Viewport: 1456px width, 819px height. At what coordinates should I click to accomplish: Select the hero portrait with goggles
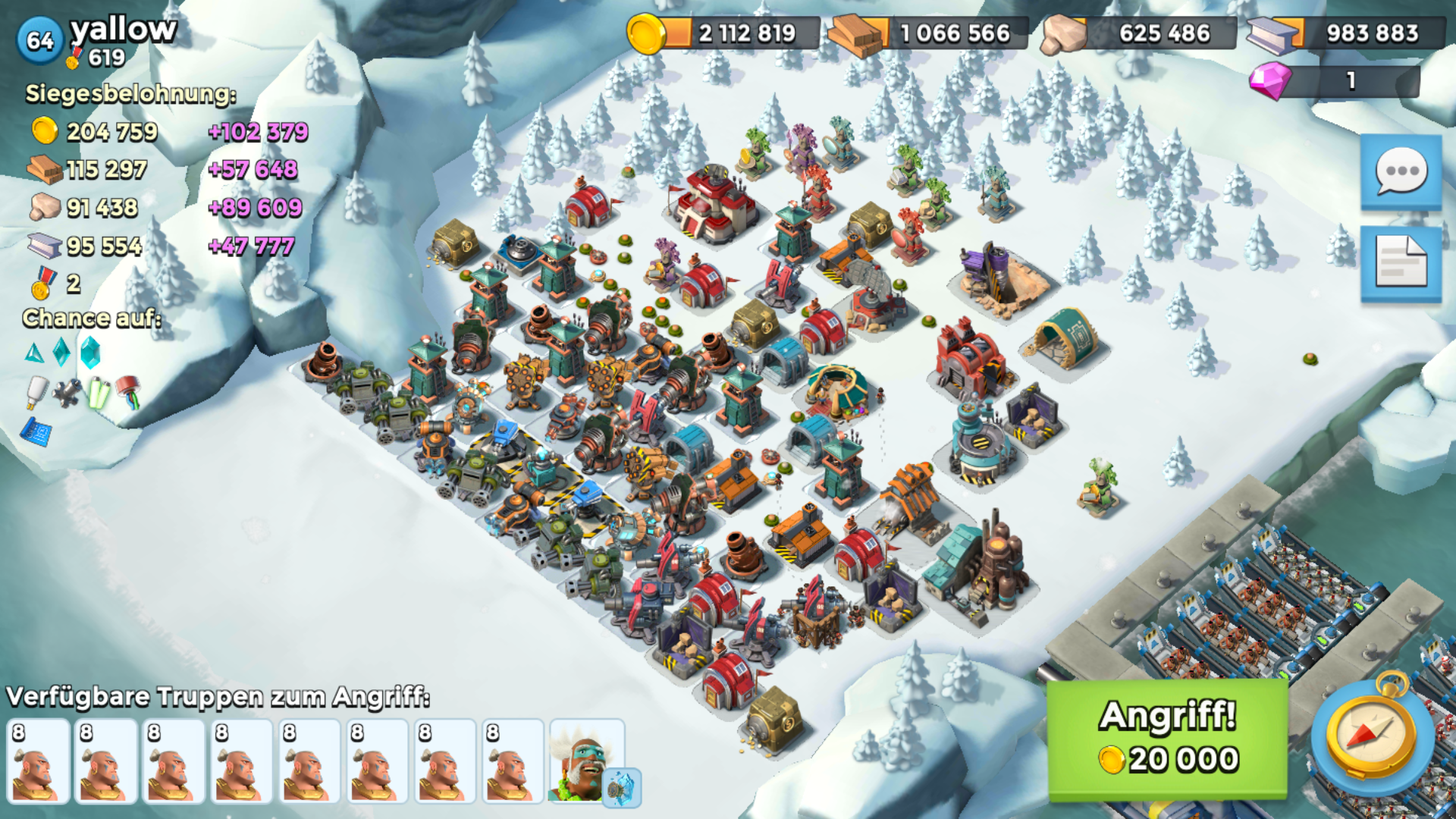[586, 761]
